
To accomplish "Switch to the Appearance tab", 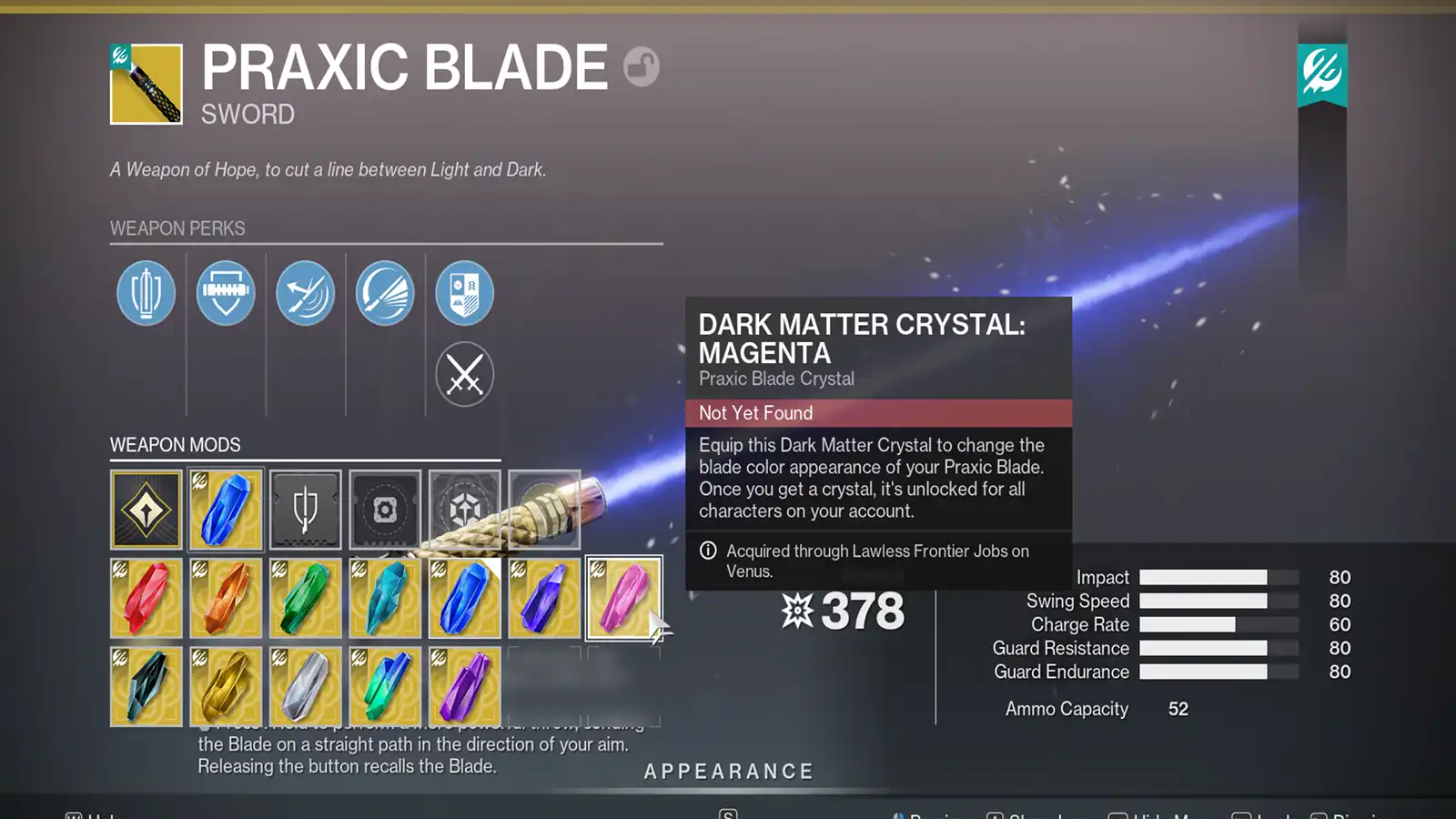I will coord(727,771).
